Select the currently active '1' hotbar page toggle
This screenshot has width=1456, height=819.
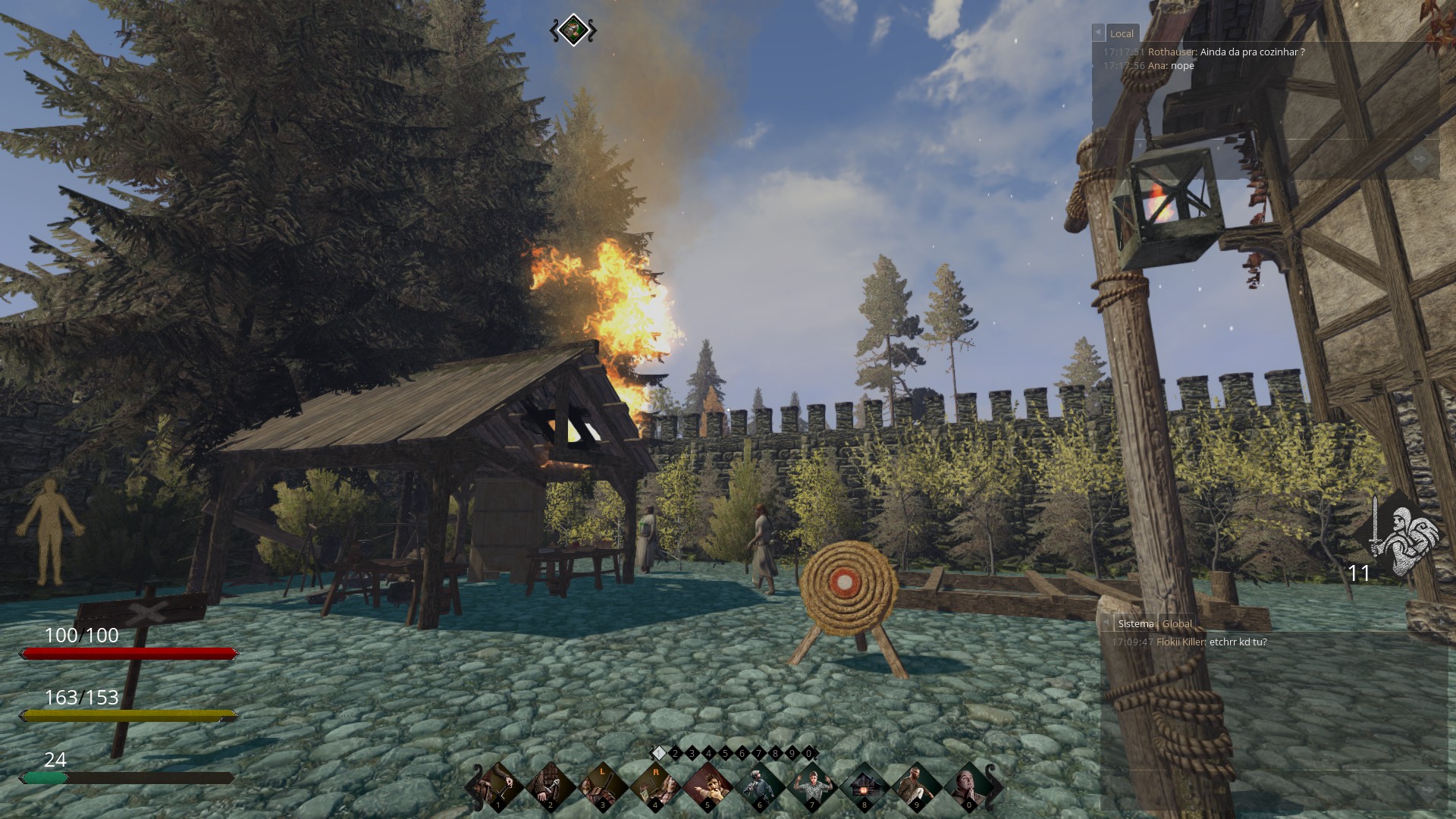click(657, 754)
